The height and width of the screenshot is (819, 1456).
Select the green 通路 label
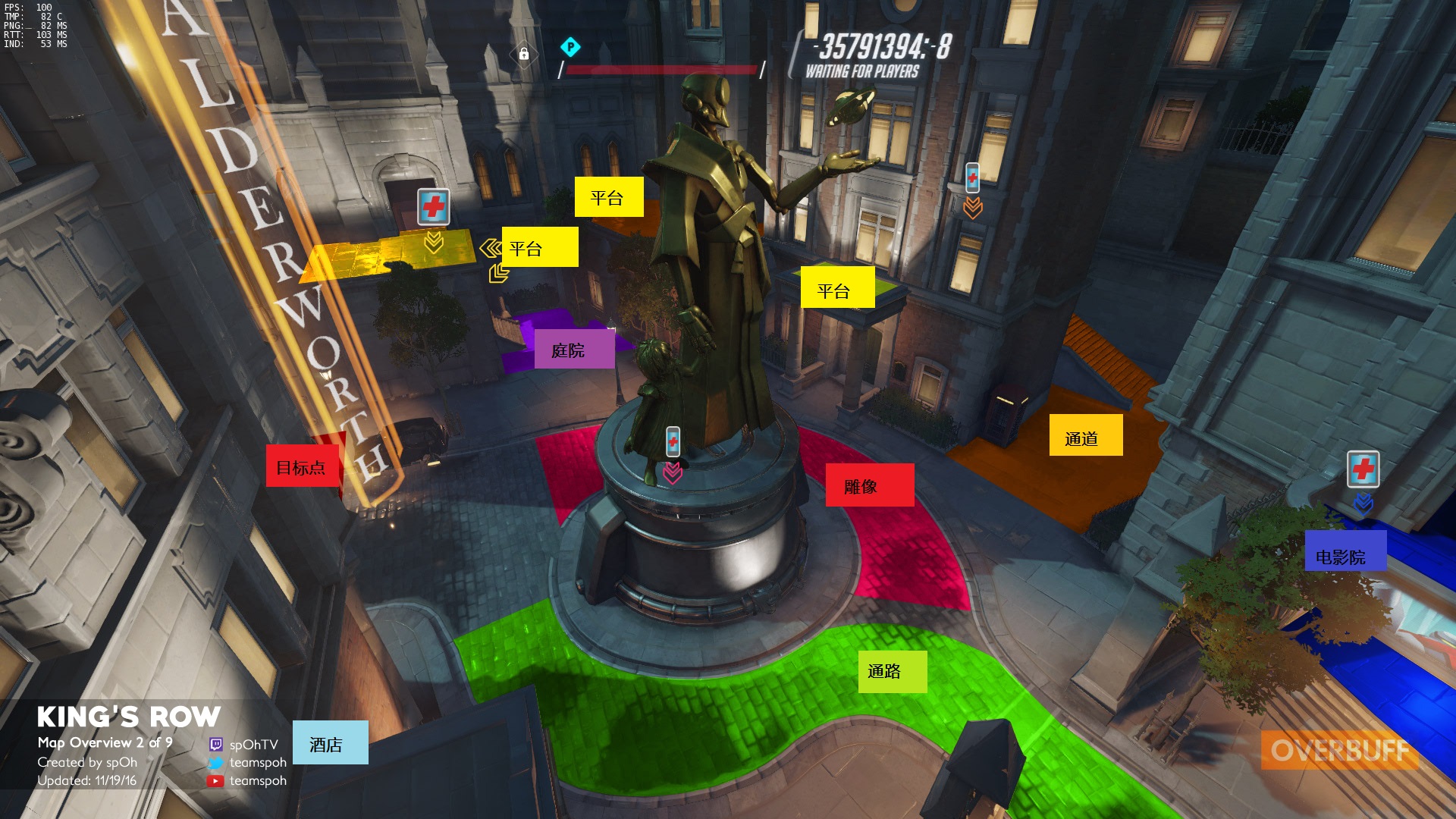tap(892, 671)
